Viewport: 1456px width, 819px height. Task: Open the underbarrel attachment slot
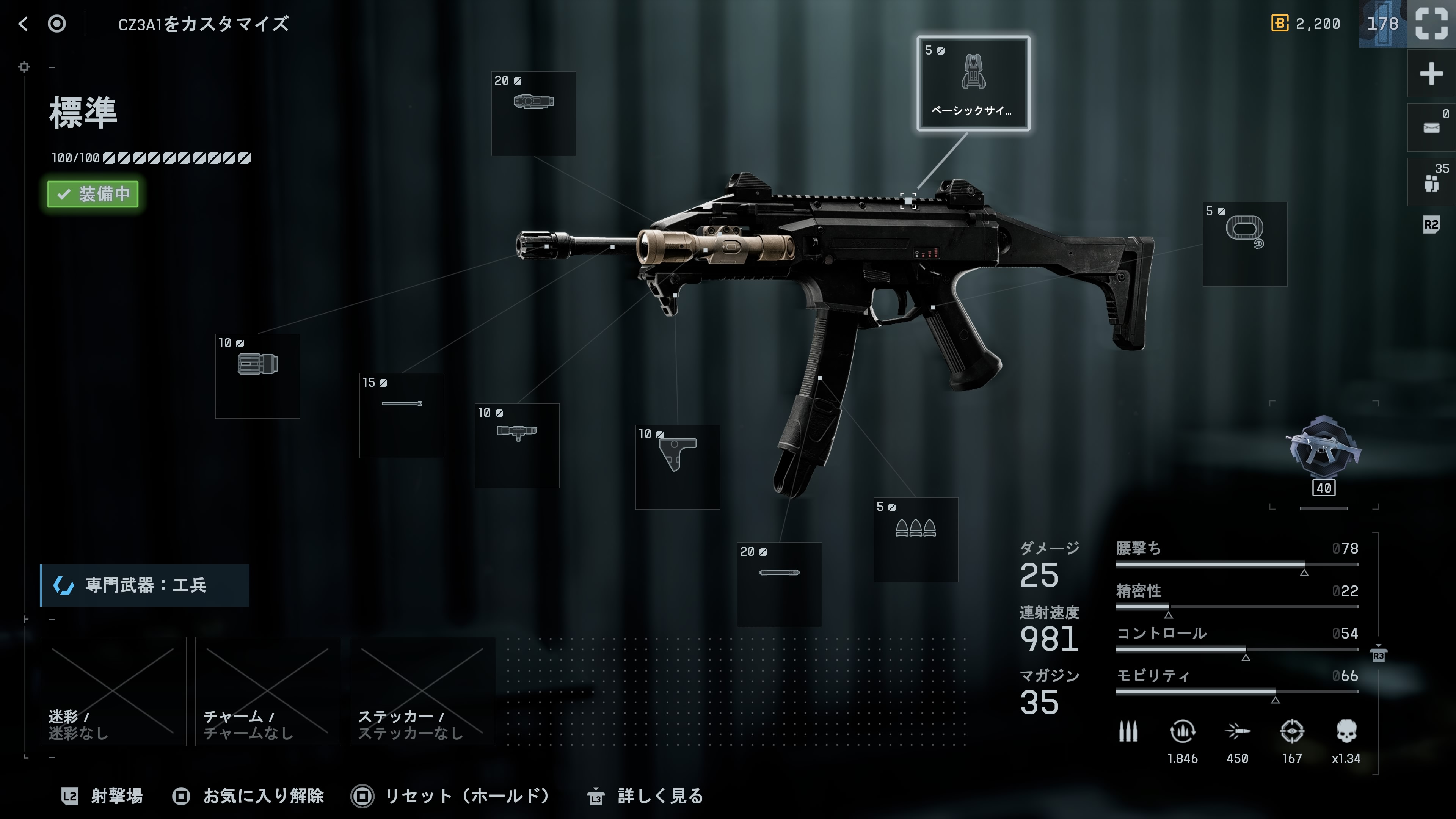pyautogui.click(x=516, y=446)
